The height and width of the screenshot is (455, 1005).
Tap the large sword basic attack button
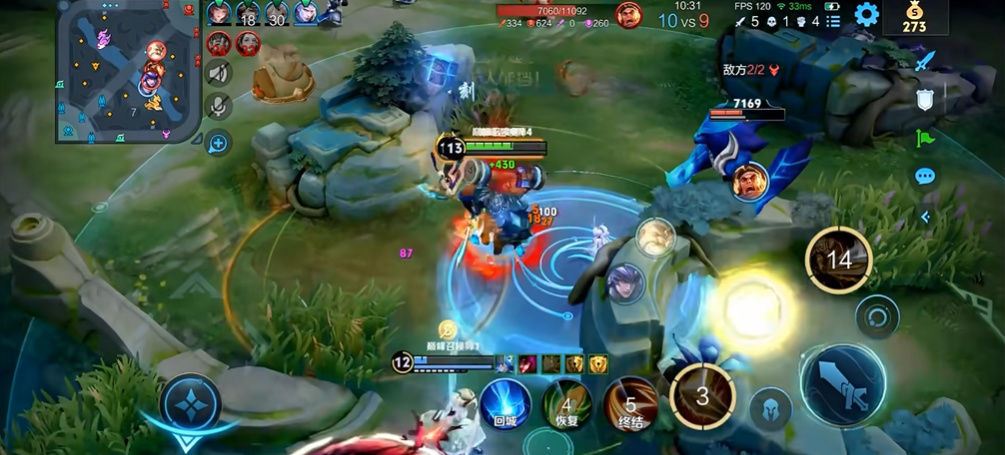pyautogui.click(x=842, y=387)
